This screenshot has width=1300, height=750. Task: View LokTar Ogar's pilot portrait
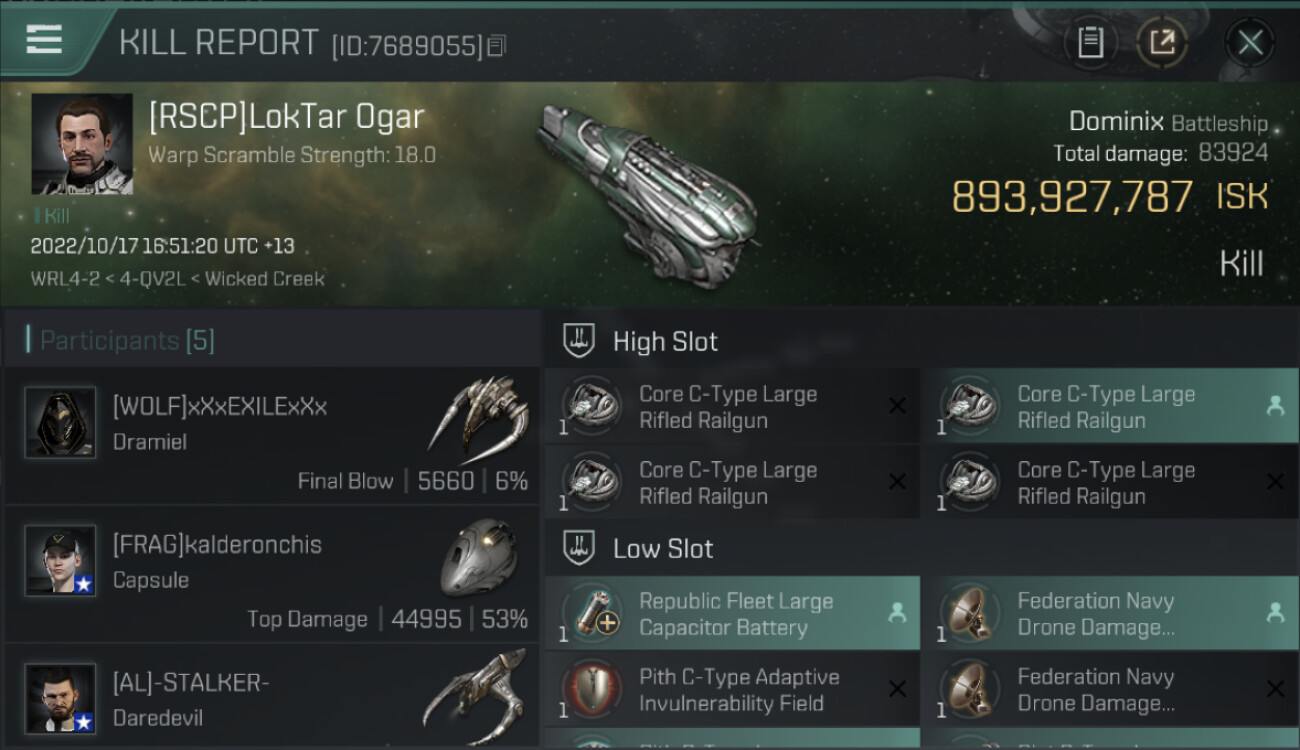coord(82,144)
